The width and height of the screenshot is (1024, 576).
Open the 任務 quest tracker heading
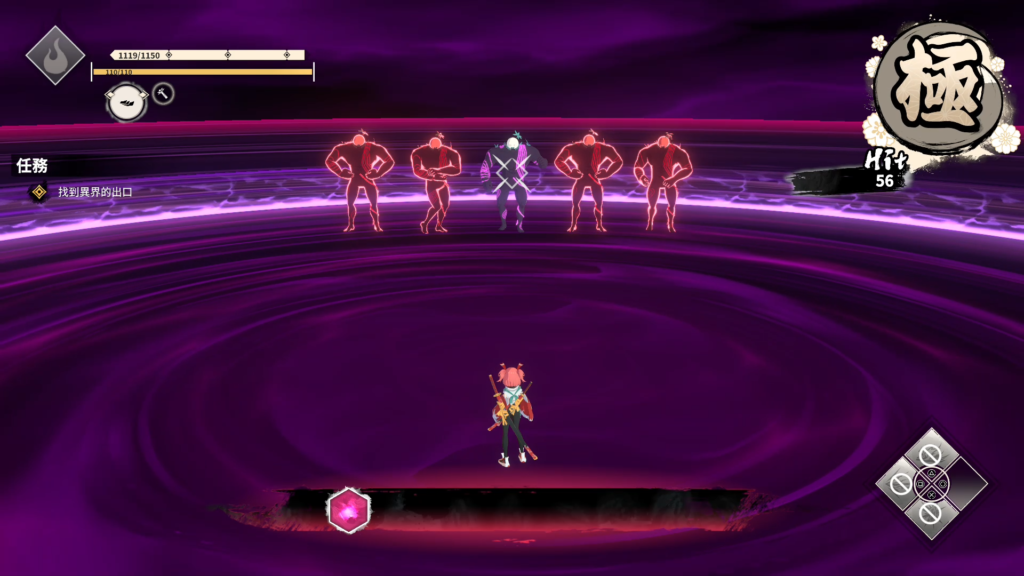32,166
